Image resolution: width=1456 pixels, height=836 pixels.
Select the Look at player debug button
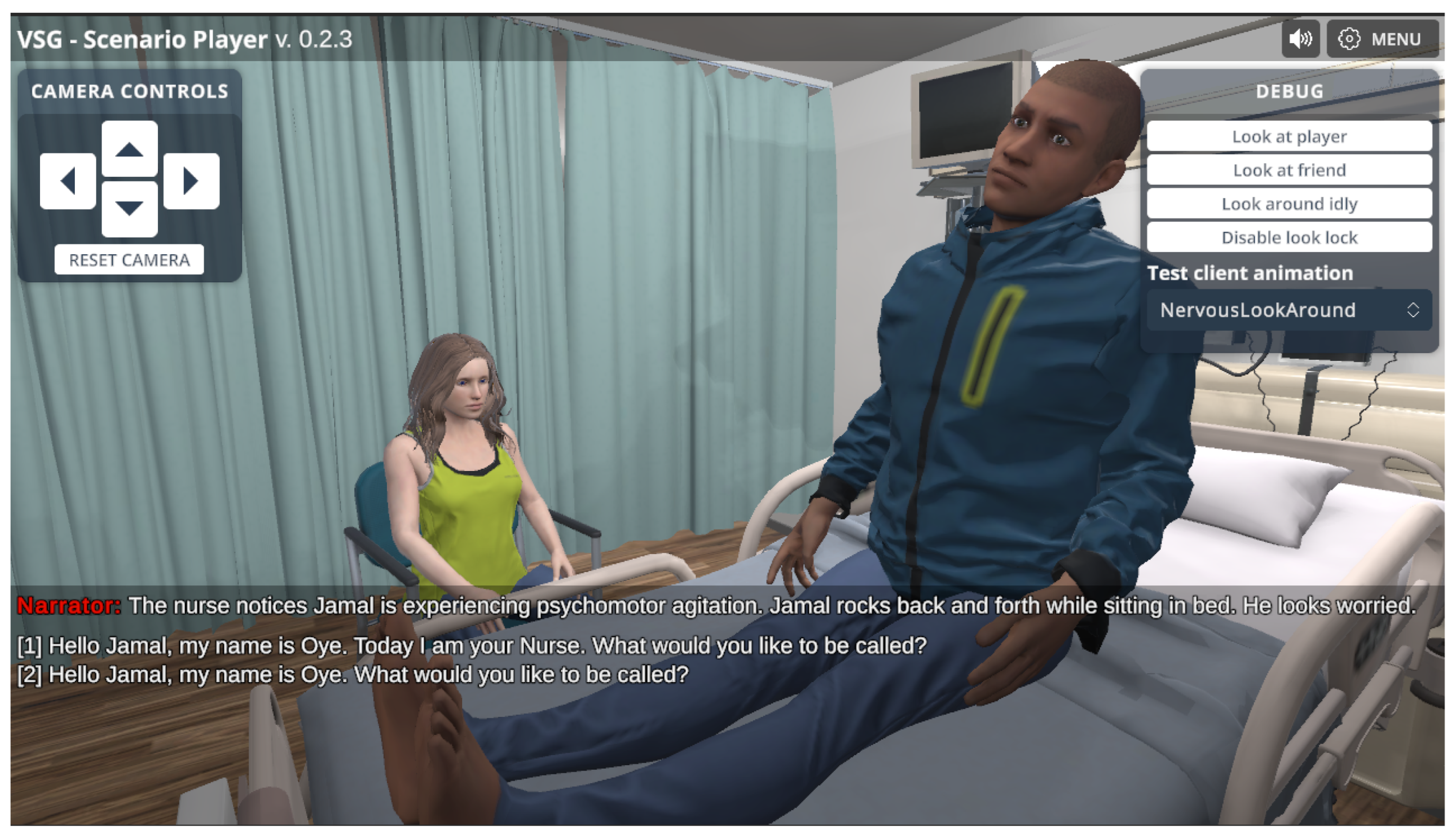[1288, 137]
